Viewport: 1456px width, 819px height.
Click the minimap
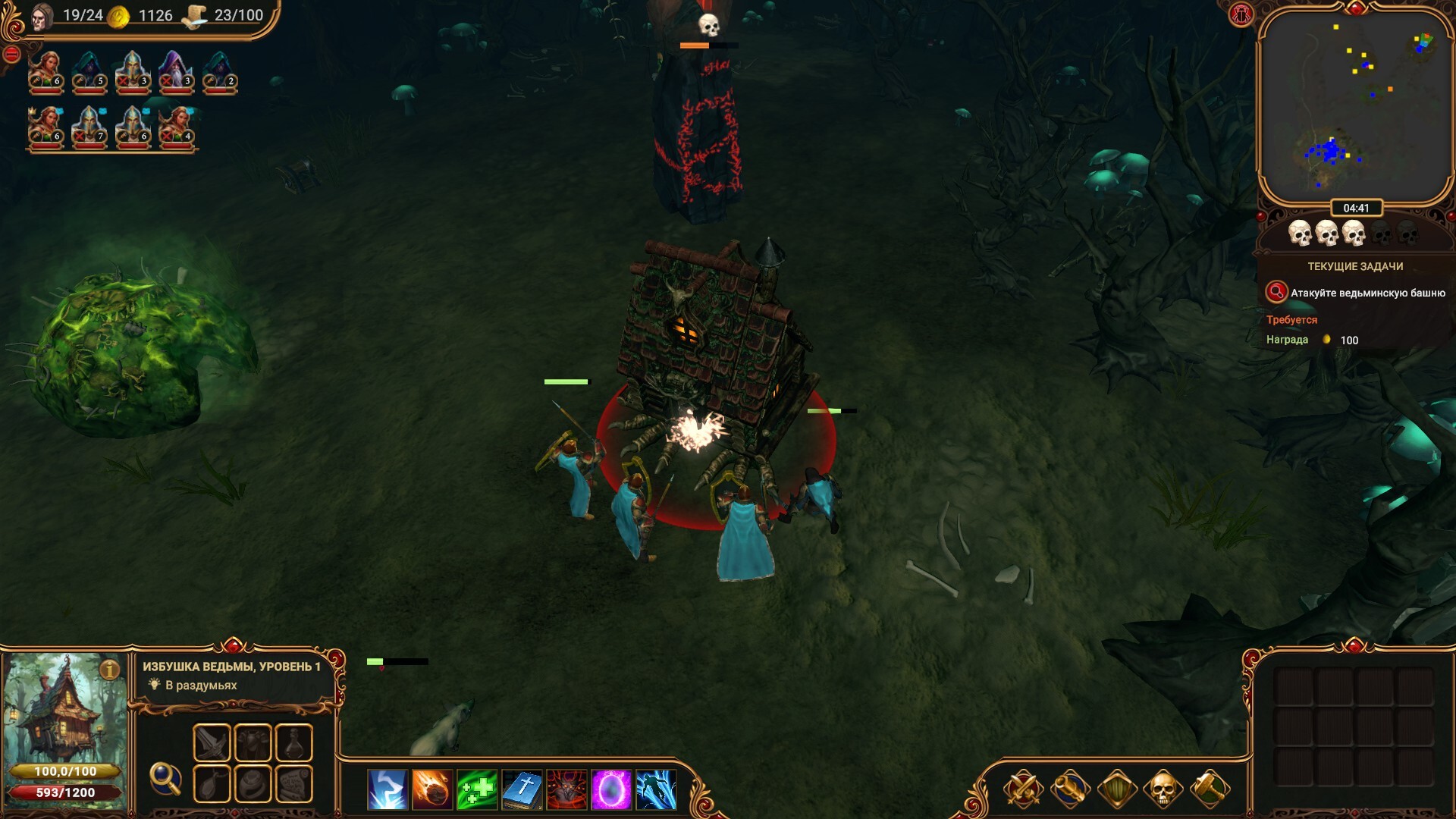point(1355,106)
